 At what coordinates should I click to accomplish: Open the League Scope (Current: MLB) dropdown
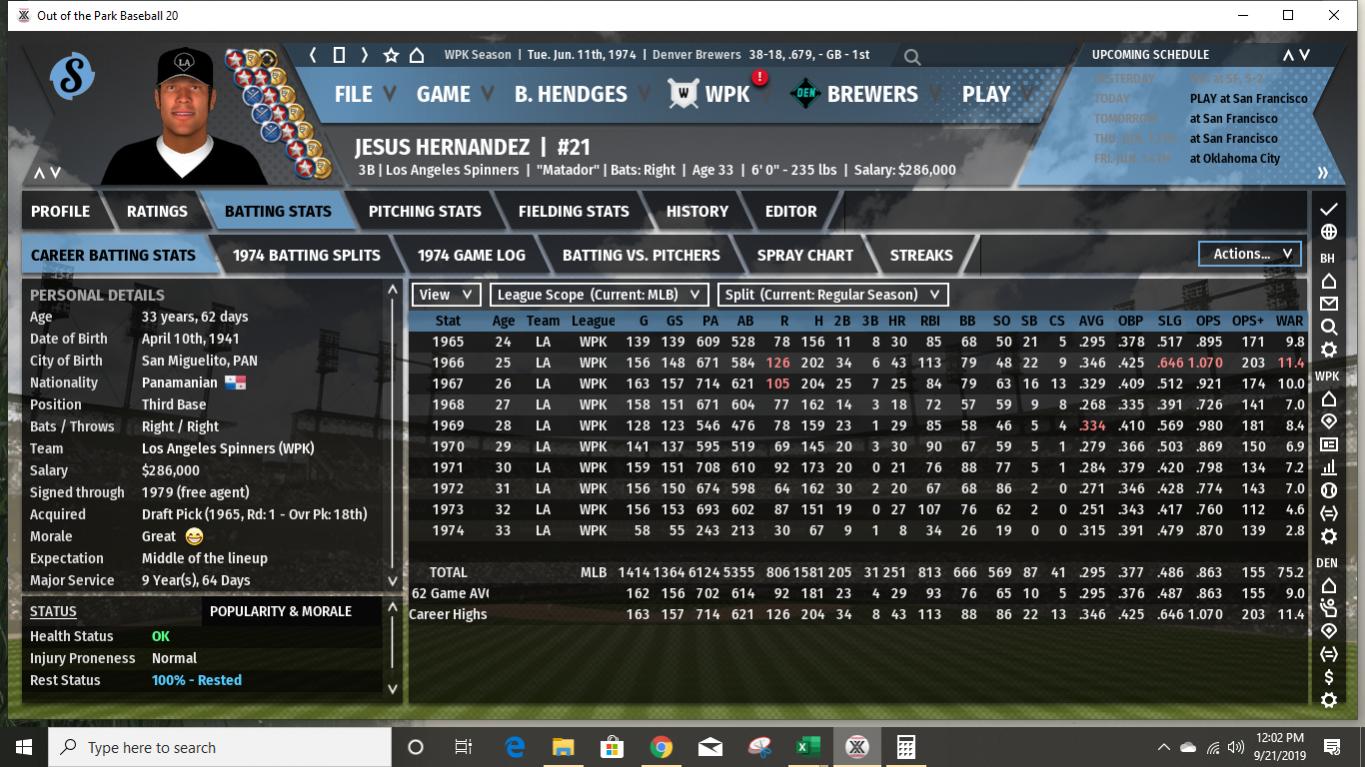coord(596,295)
